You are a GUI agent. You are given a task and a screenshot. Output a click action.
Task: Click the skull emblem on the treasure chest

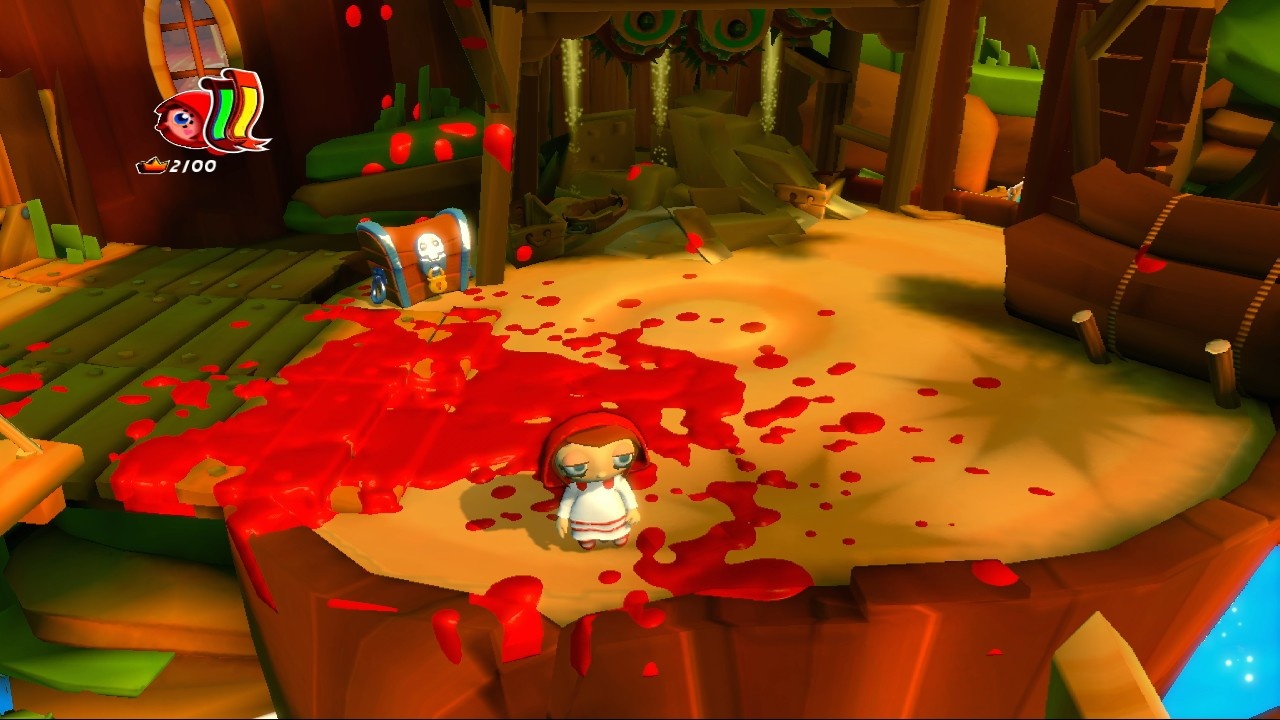(x=430, y=245)
